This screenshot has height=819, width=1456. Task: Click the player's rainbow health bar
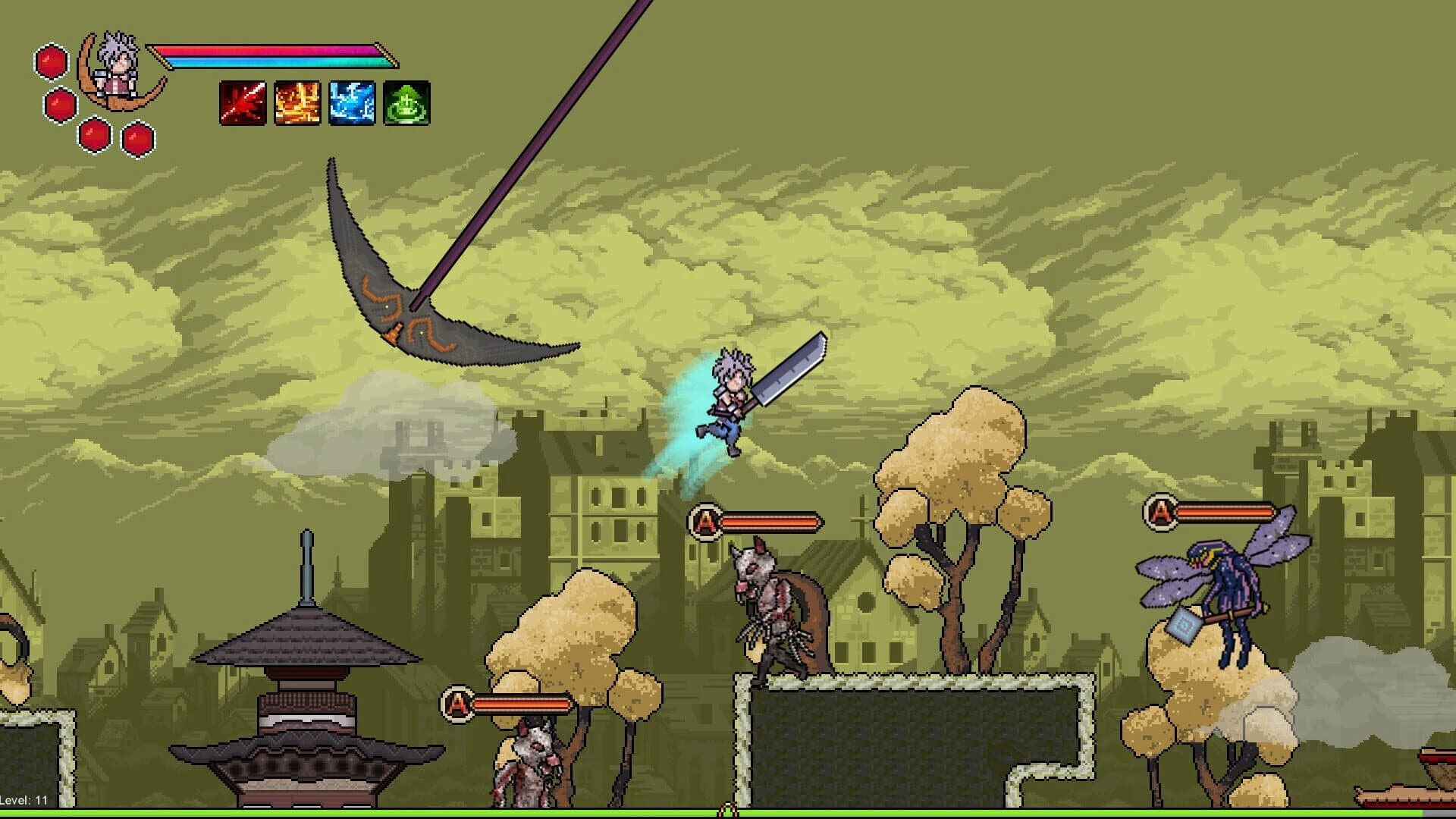[x=273, y=52]
